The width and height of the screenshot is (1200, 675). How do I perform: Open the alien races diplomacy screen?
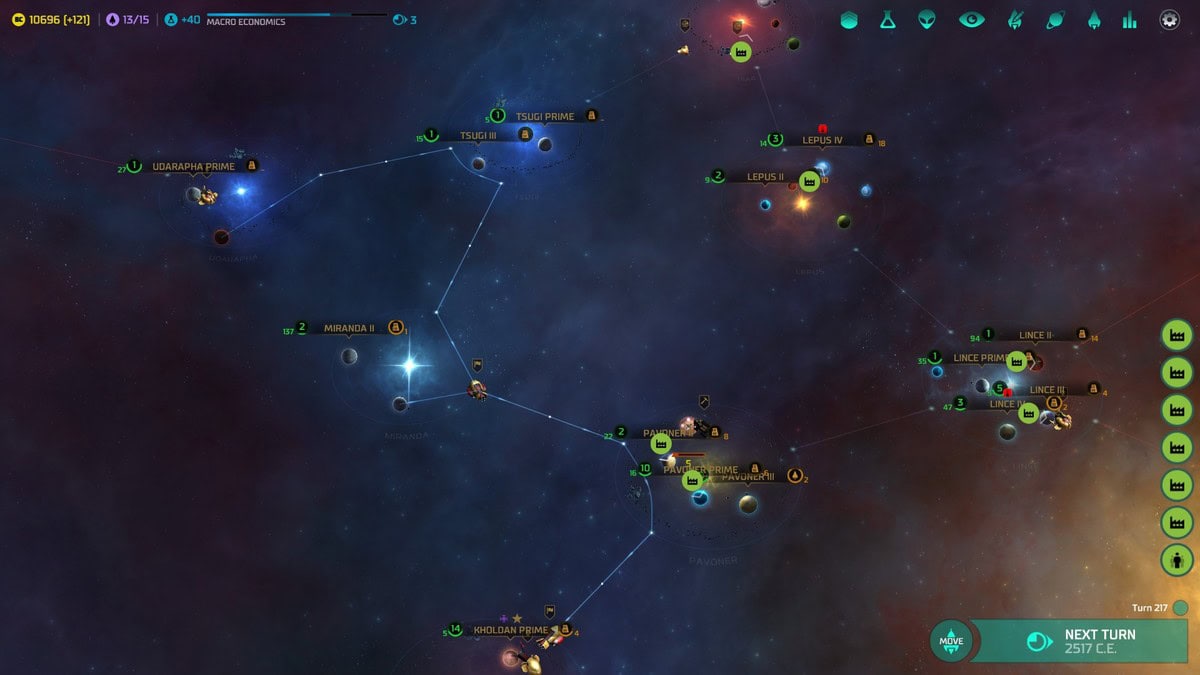pos(928,20)
